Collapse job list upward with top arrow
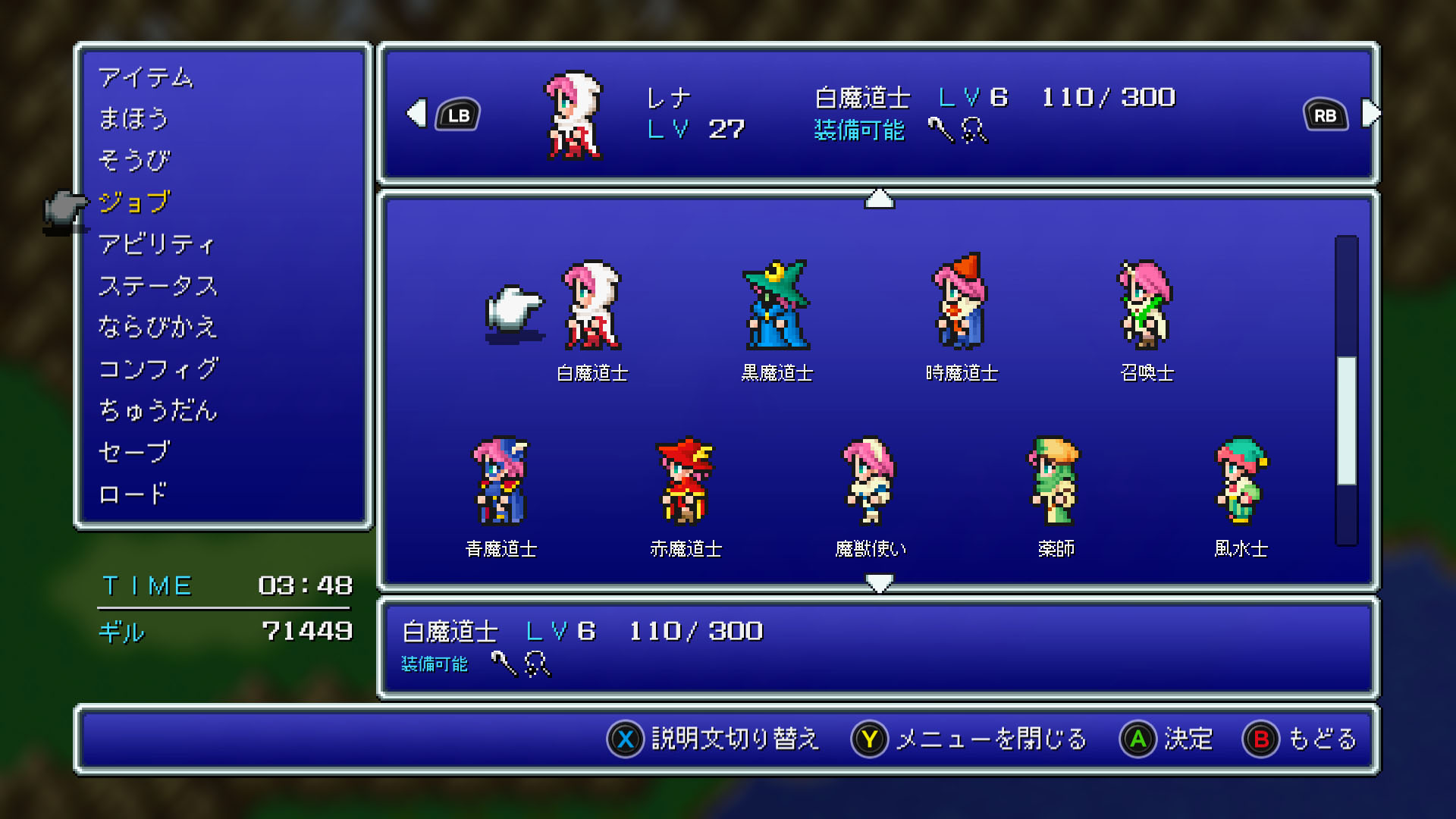This screenshot has width=1456, height=819. pyautogui.click(x=879, y=199)
